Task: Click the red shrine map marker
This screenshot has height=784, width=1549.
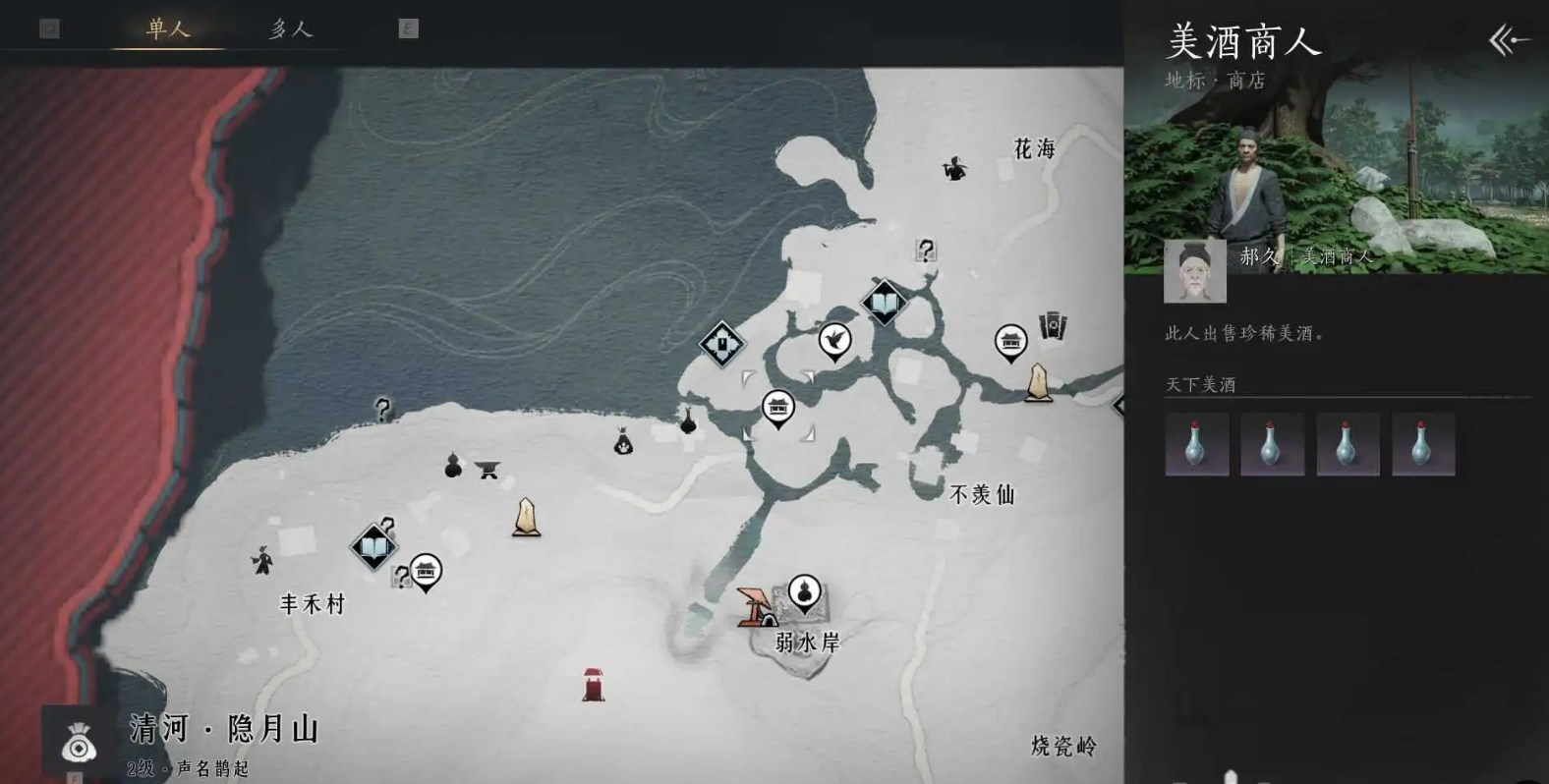Action: pyautogui.click(x=593, y=684)
